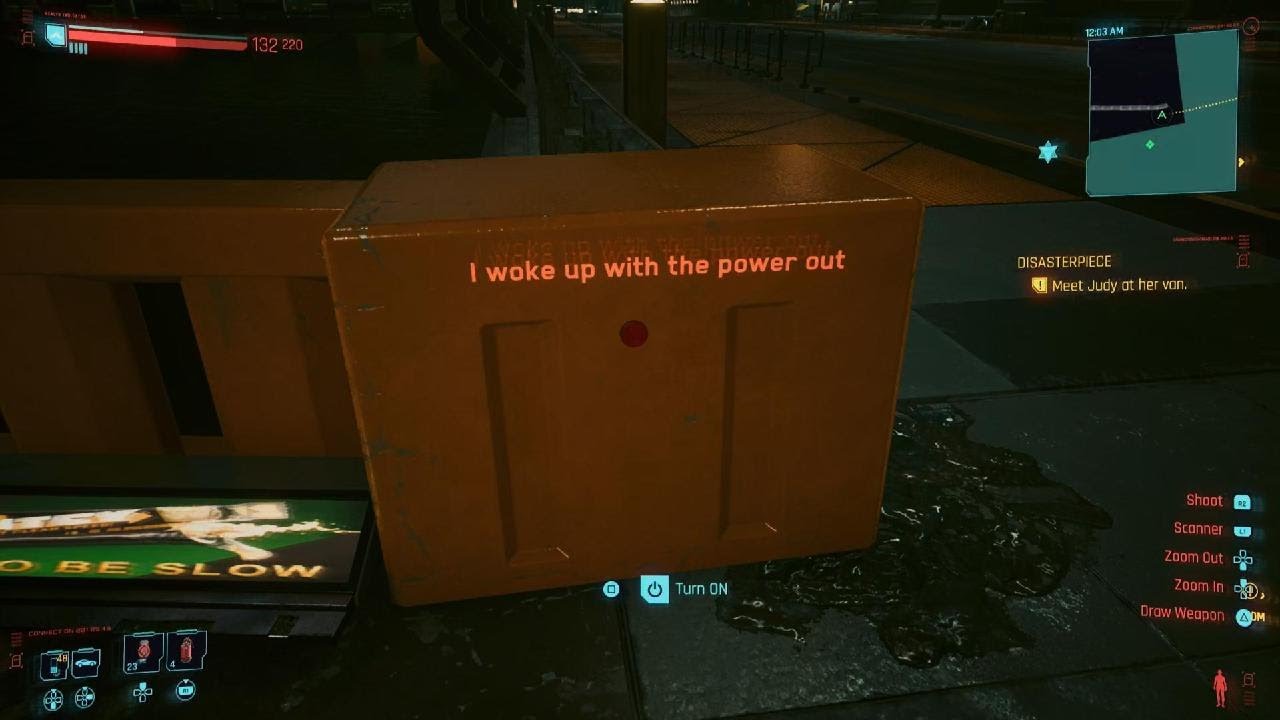Select the phone icon in the quickslot bar
This screenshot has width=1280, height=720.
(x=53, y=662)
